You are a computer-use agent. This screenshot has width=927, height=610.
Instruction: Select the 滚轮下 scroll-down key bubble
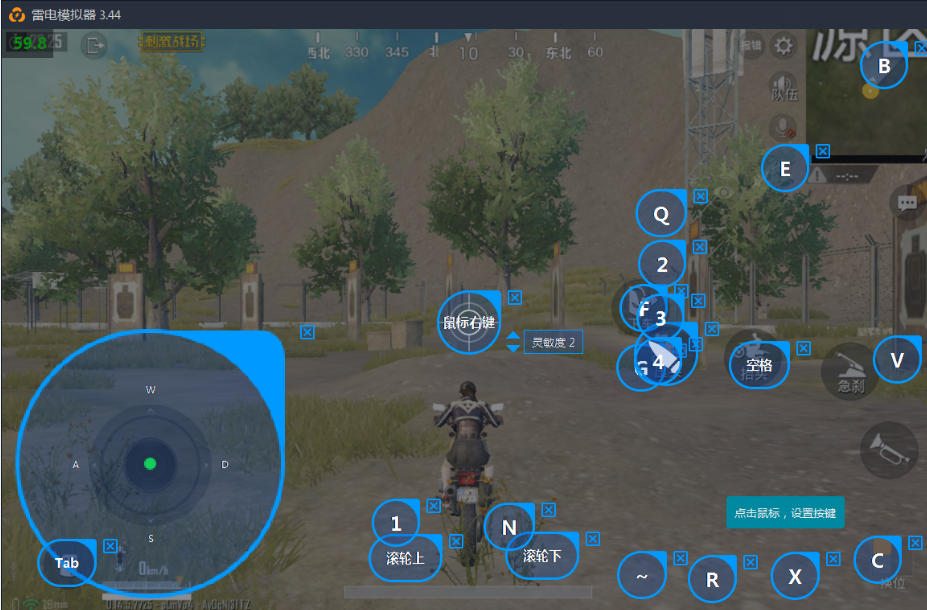point(542,555)
